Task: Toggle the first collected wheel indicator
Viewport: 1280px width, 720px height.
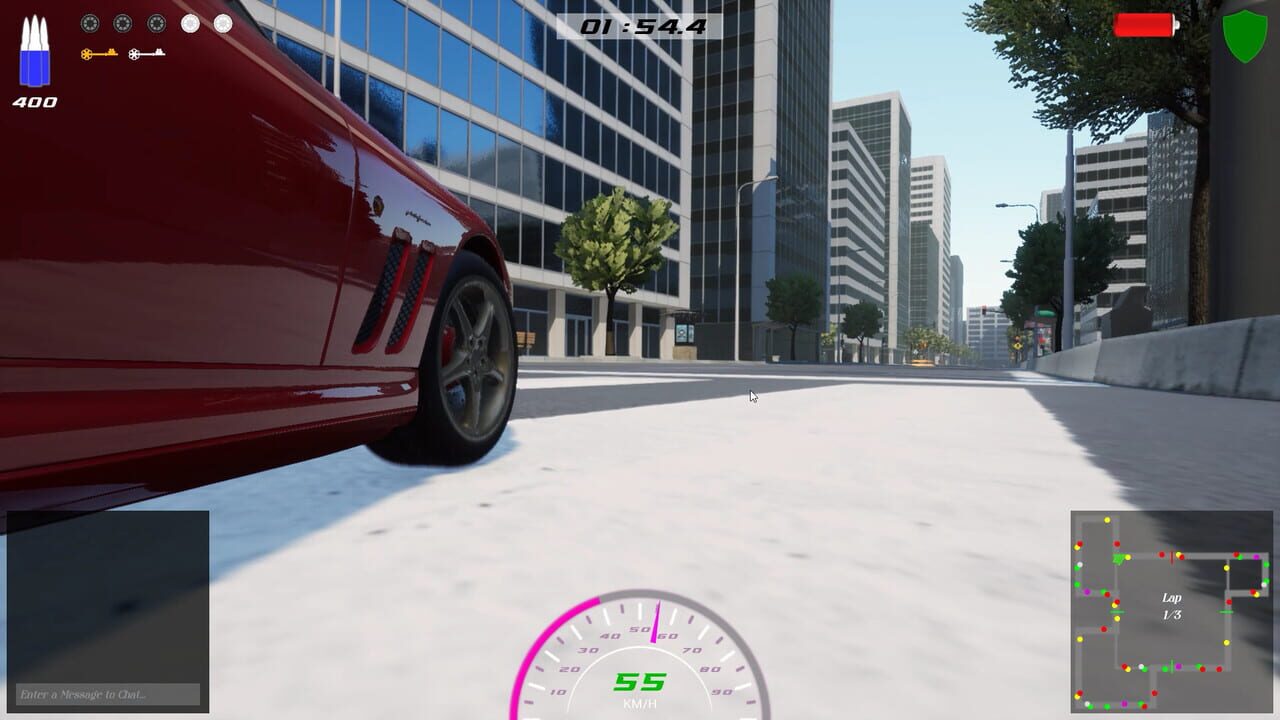Action: tap(90, 23)
